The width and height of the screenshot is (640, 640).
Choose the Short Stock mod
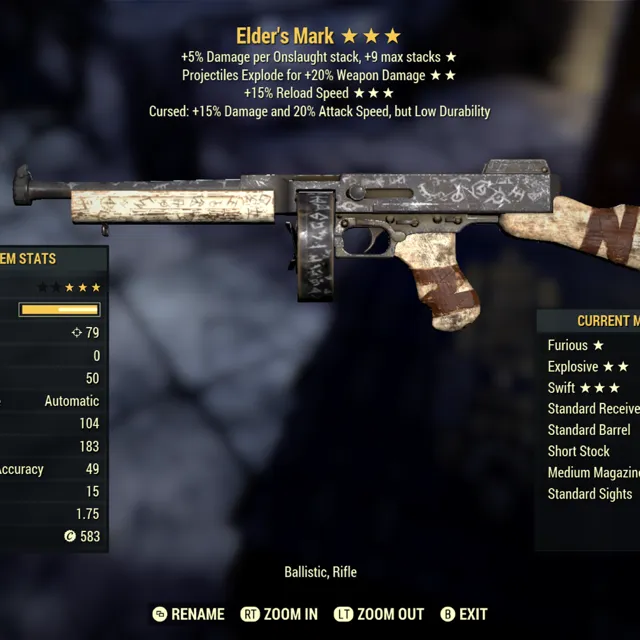(579, 451)
